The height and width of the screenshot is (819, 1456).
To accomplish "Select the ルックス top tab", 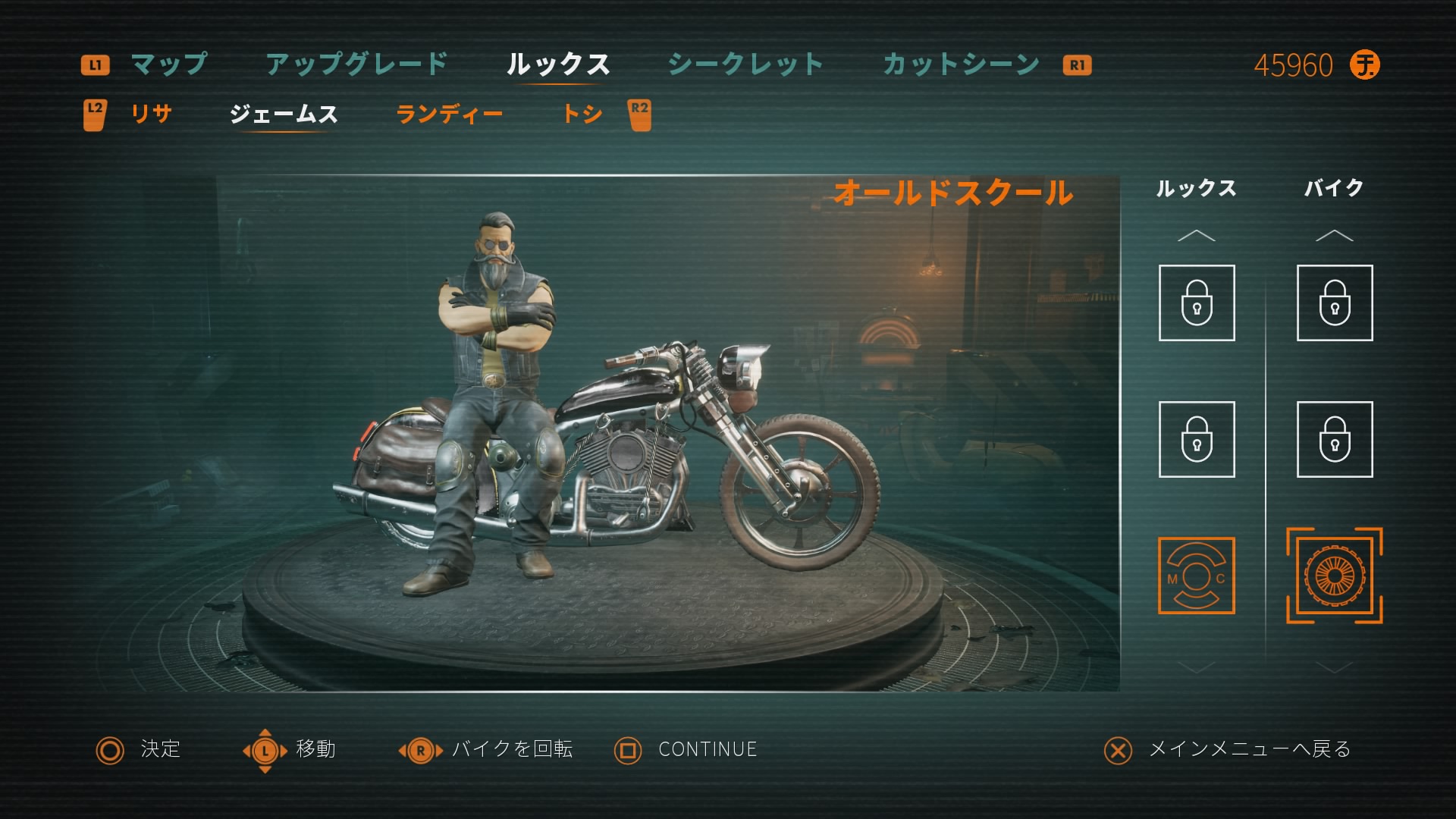I will [558, 64].
